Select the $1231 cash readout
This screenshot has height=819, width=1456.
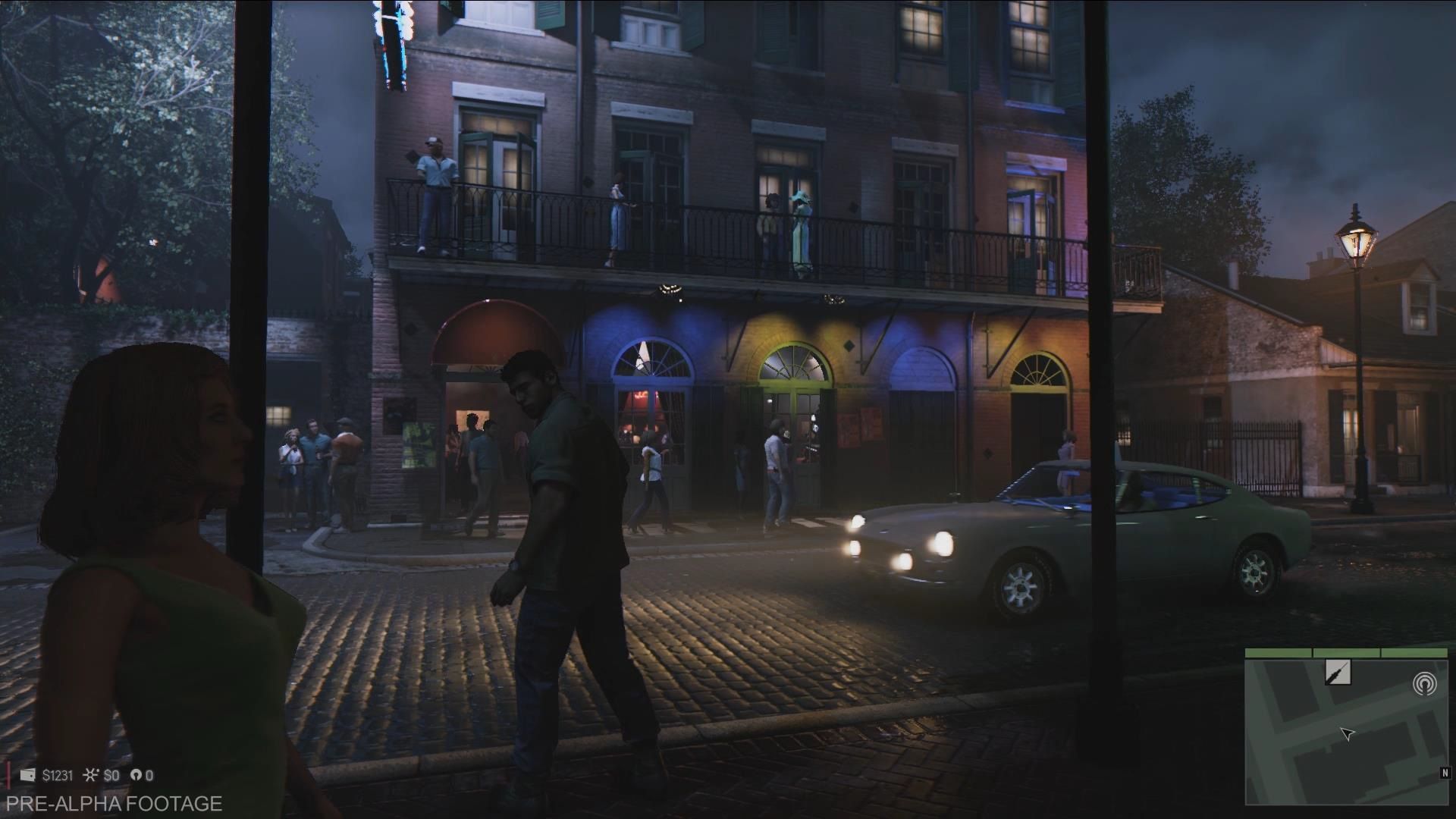58,775
